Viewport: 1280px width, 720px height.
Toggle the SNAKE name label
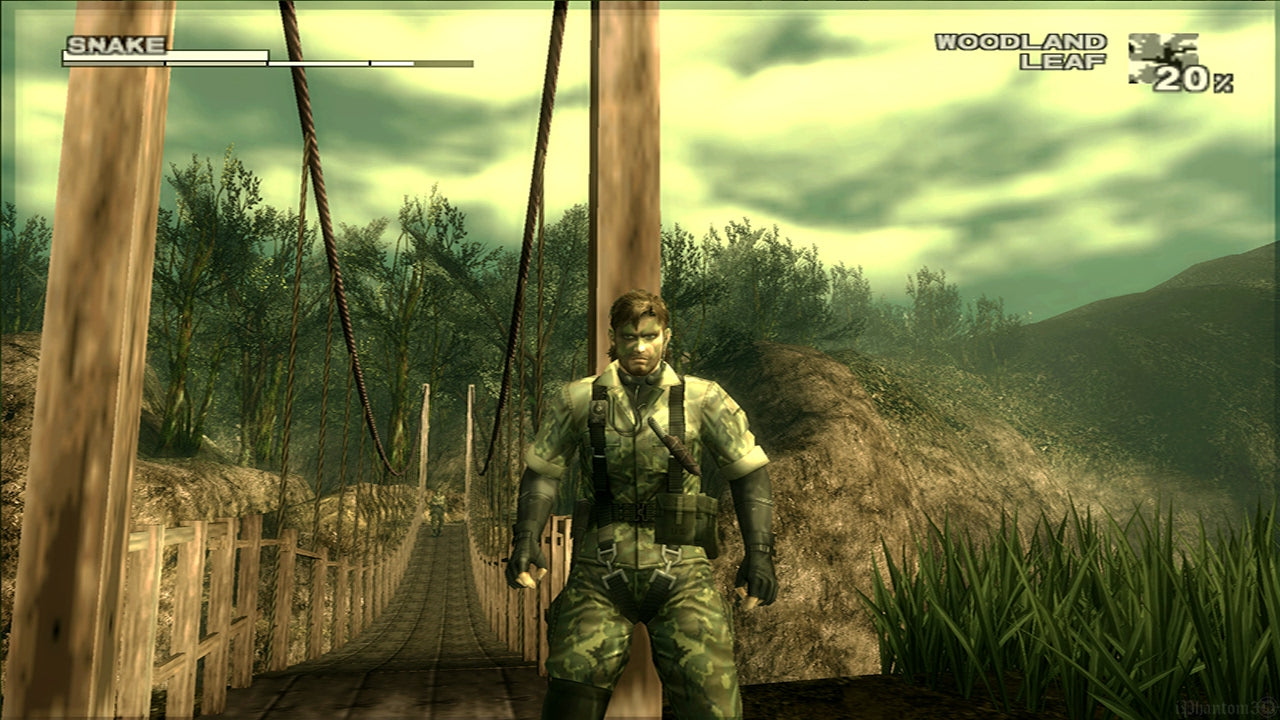pos(113,45)
